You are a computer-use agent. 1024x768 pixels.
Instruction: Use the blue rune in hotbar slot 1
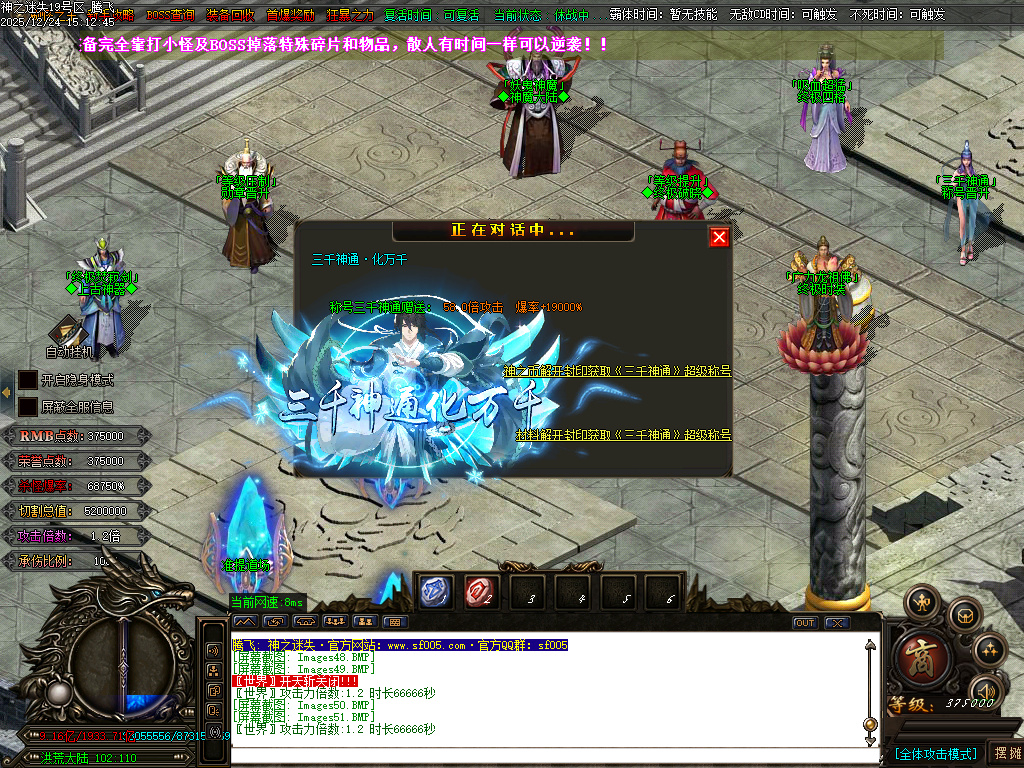(436, 592)
